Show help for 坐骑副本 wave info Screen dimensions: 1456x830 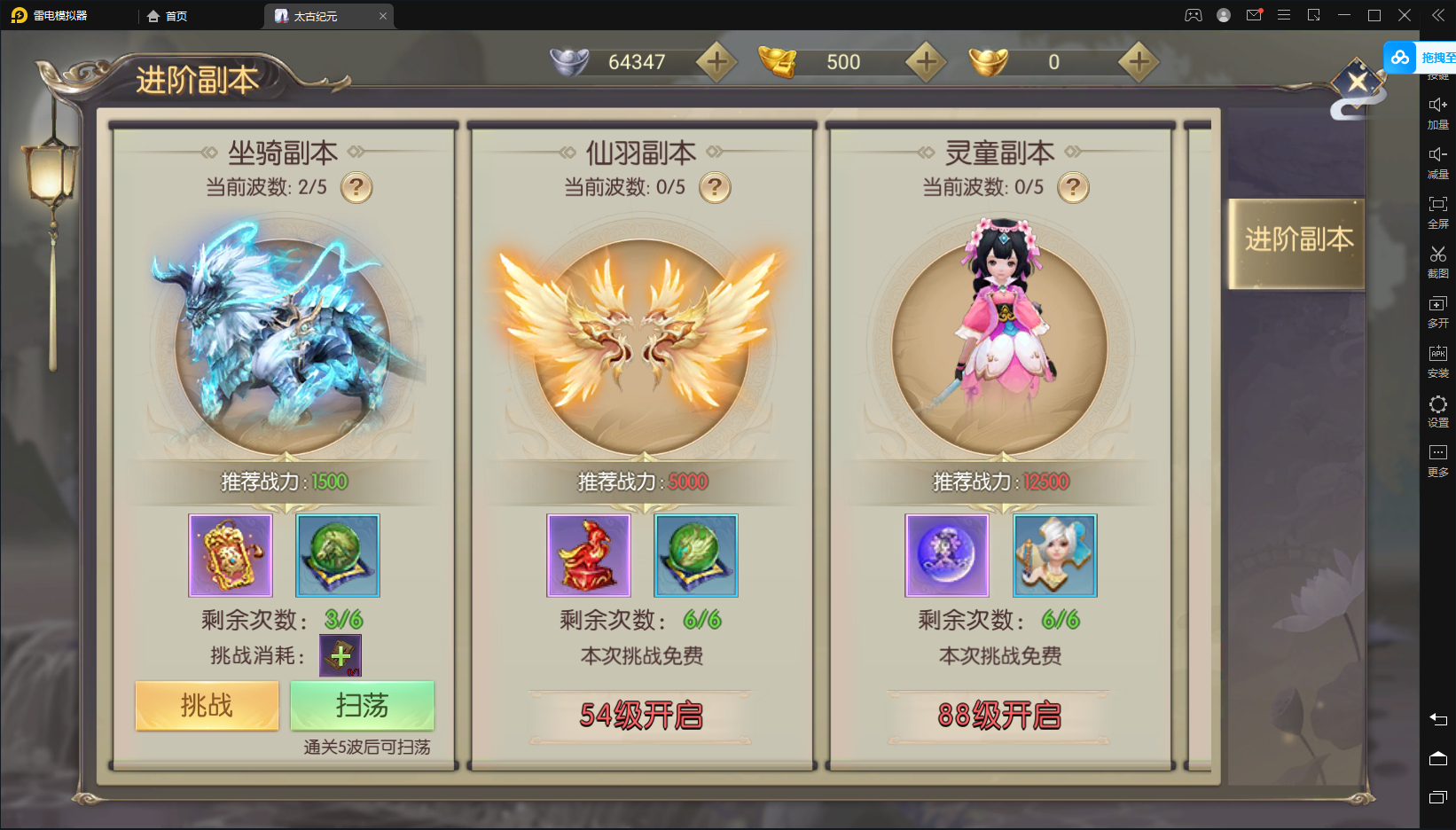click(356, 188)
